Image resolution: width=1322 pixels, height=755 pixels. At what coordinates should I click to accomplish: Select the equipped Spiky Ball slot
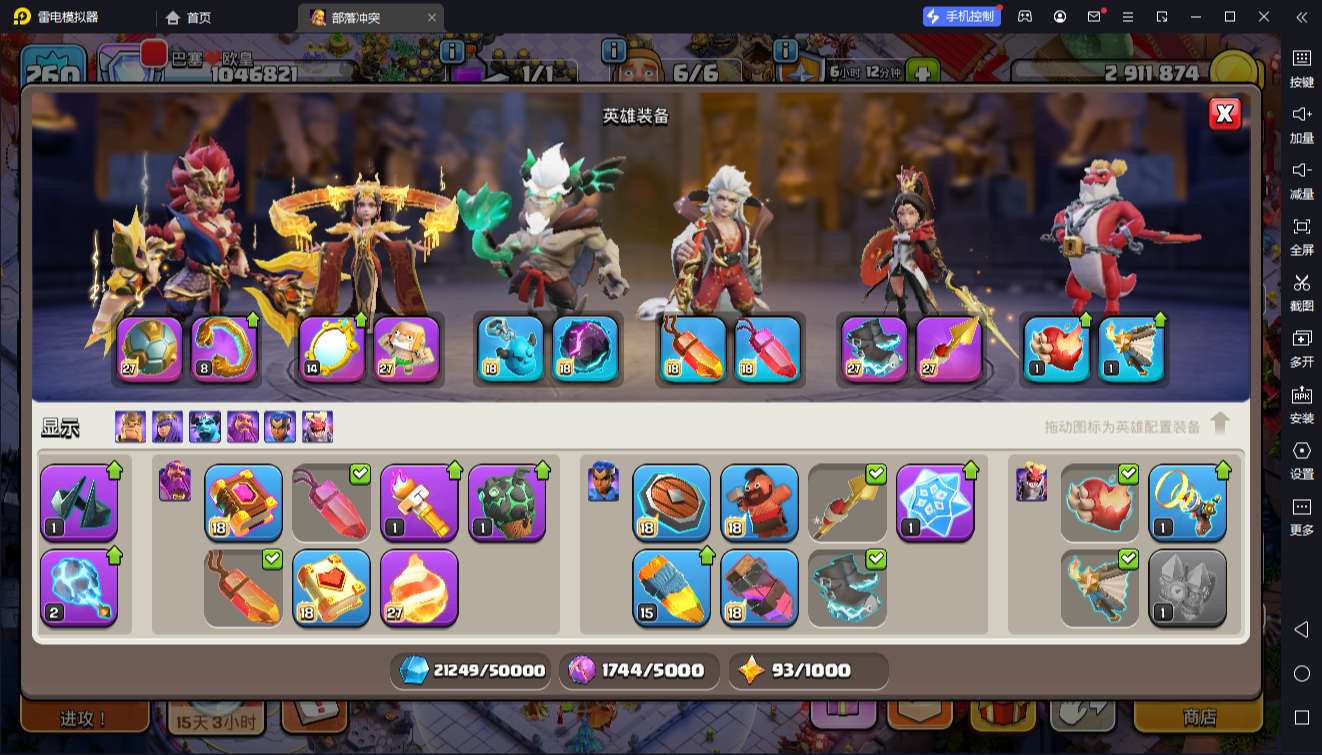[149, 349]
